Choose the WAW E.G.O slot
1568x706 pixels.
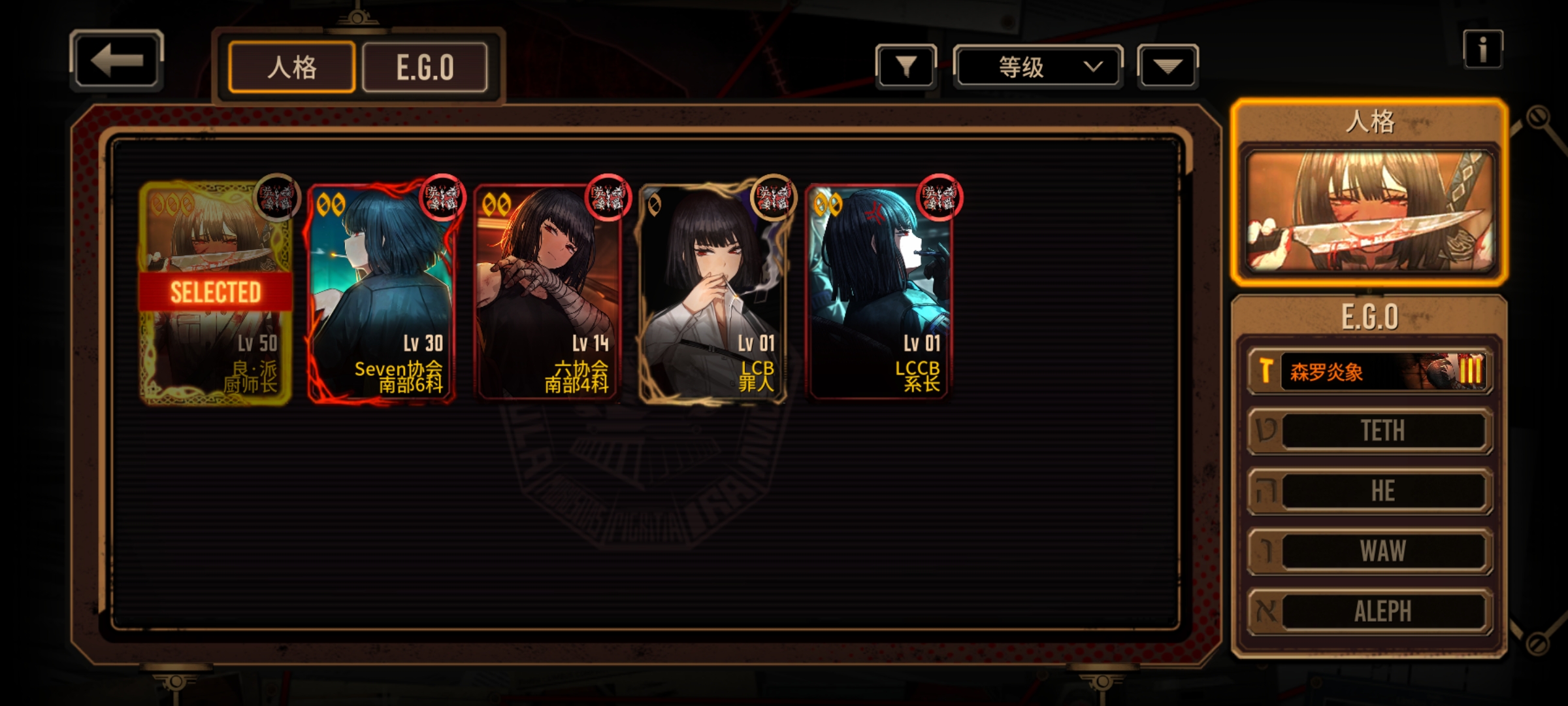(x=1369, y=551)
